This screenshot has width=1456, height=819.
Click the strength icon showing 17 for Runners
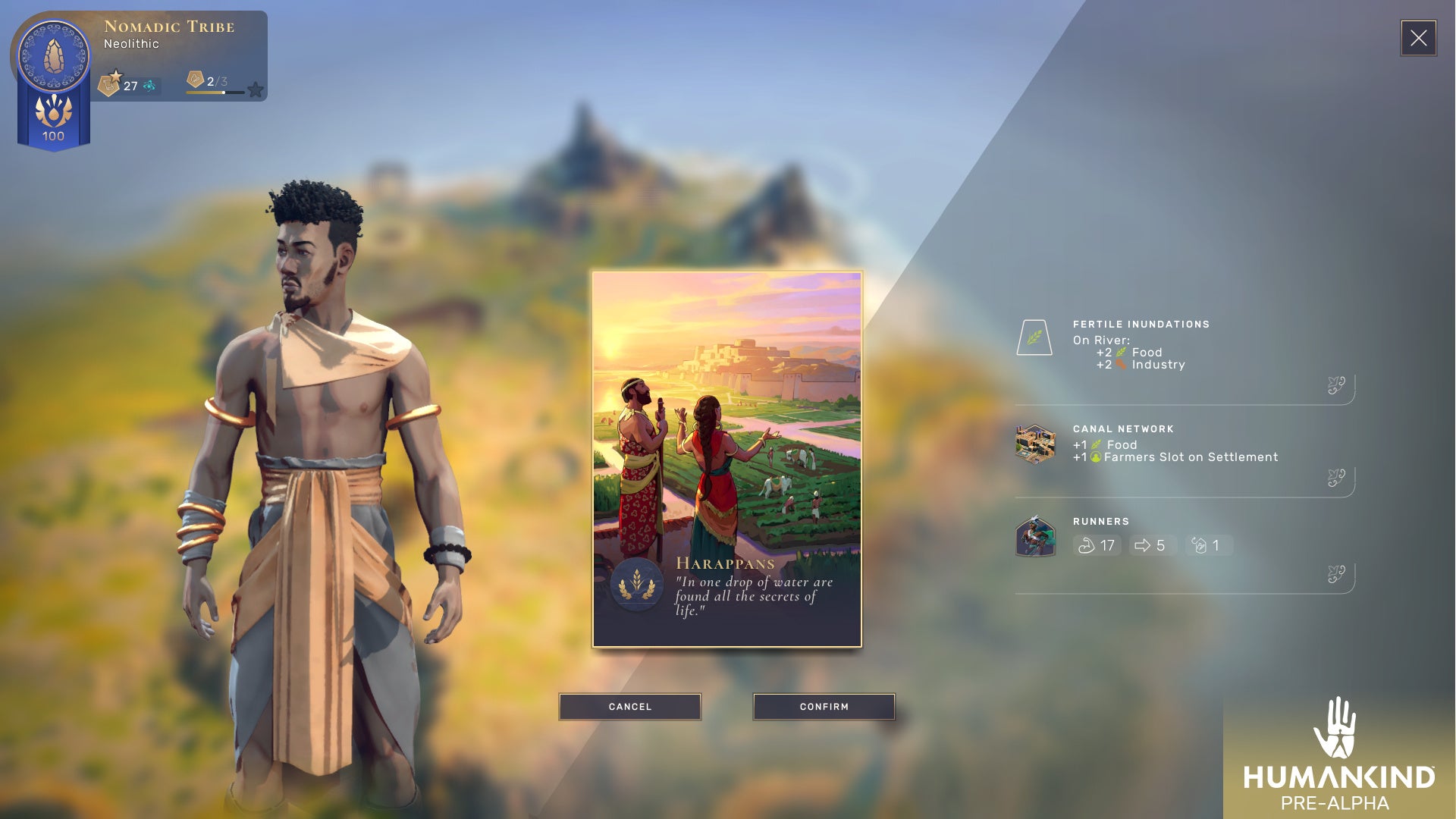[x=1097, y=545]
